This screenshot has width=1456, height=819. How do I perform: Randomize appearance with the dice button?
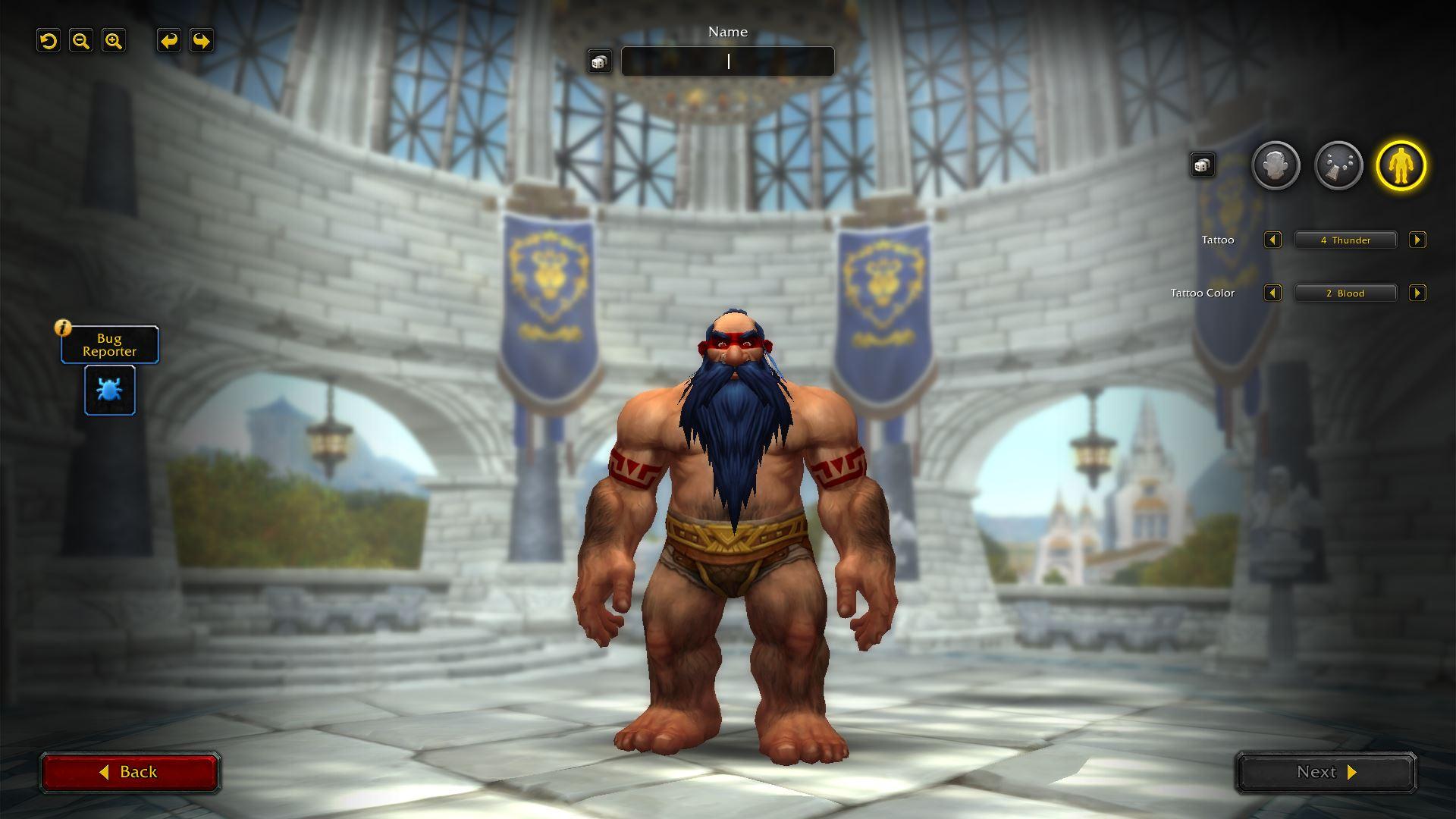1202,165
